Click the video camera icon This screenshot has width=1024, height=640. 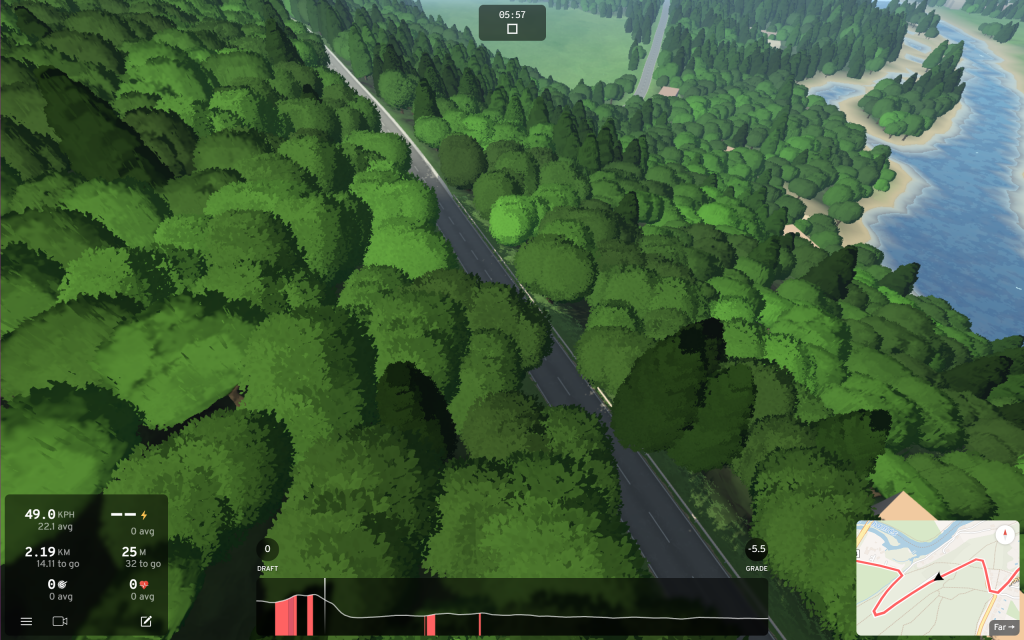[59, 621]
